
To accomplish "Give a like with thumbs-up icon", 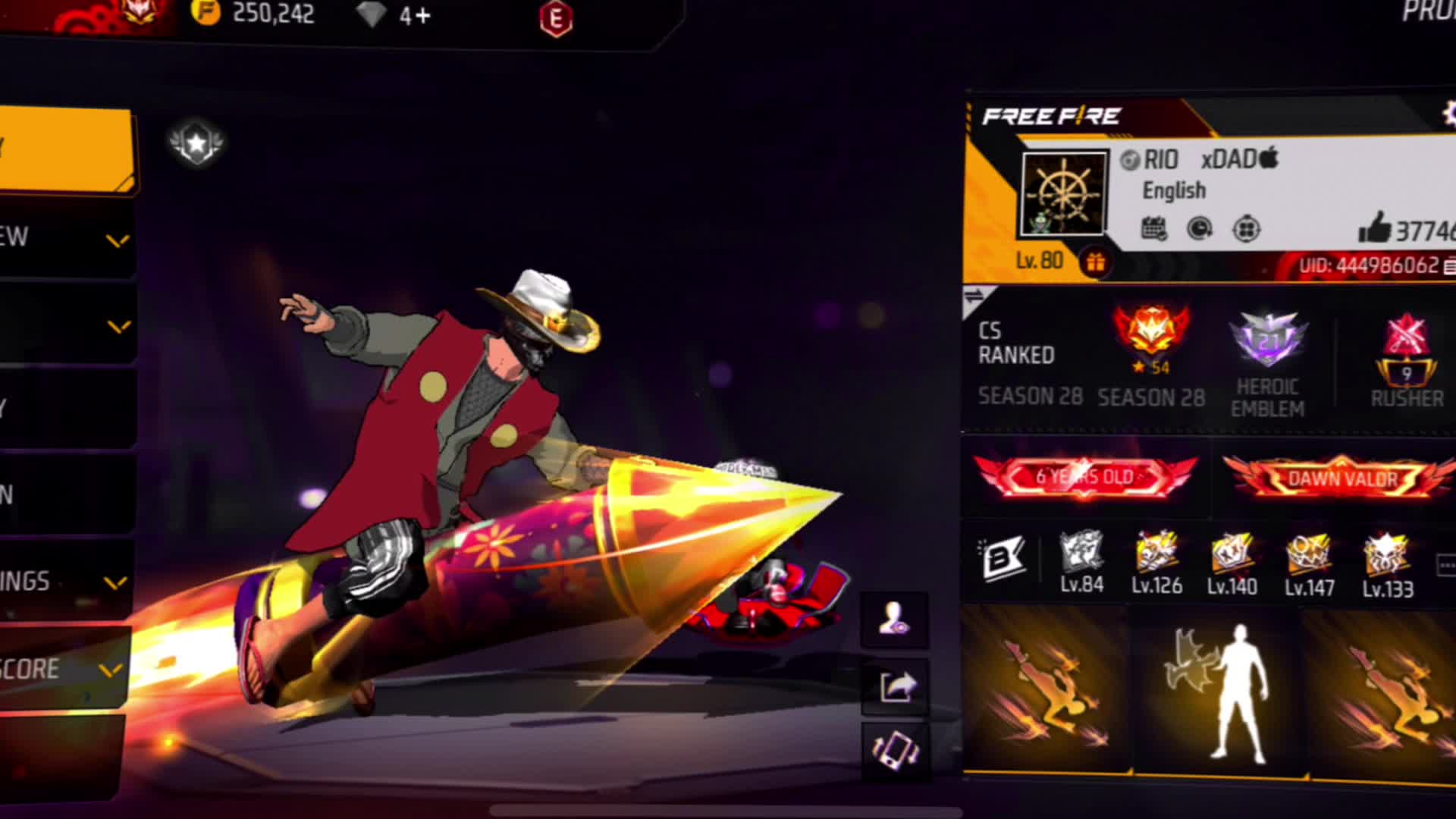I will pyautogui.click(x=1374, y=227).
